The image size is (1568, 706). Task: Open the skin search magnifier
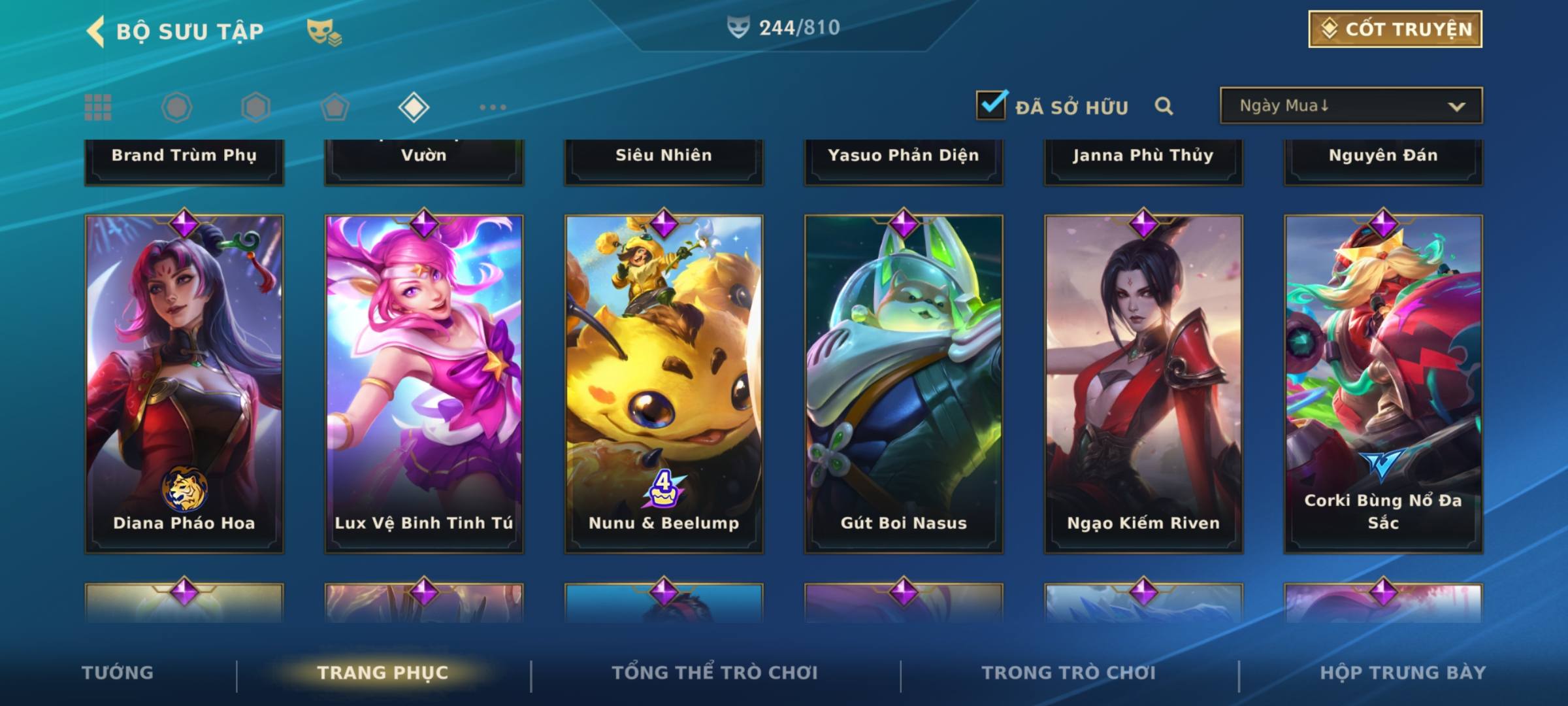pyautogui.click(x=1164, y=106)
